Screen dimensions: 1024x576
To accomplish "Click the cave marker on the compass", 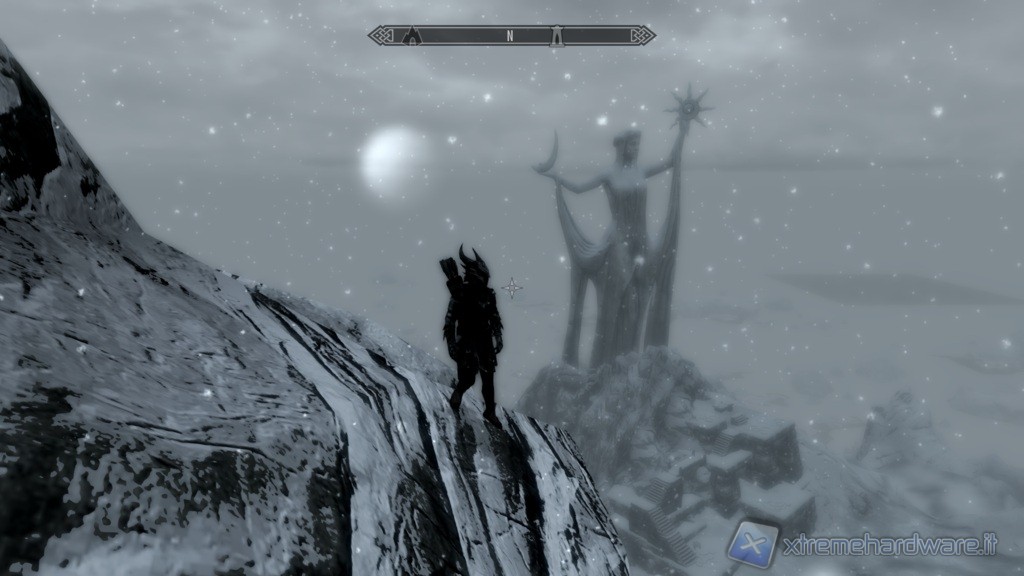I will (412, 36).
